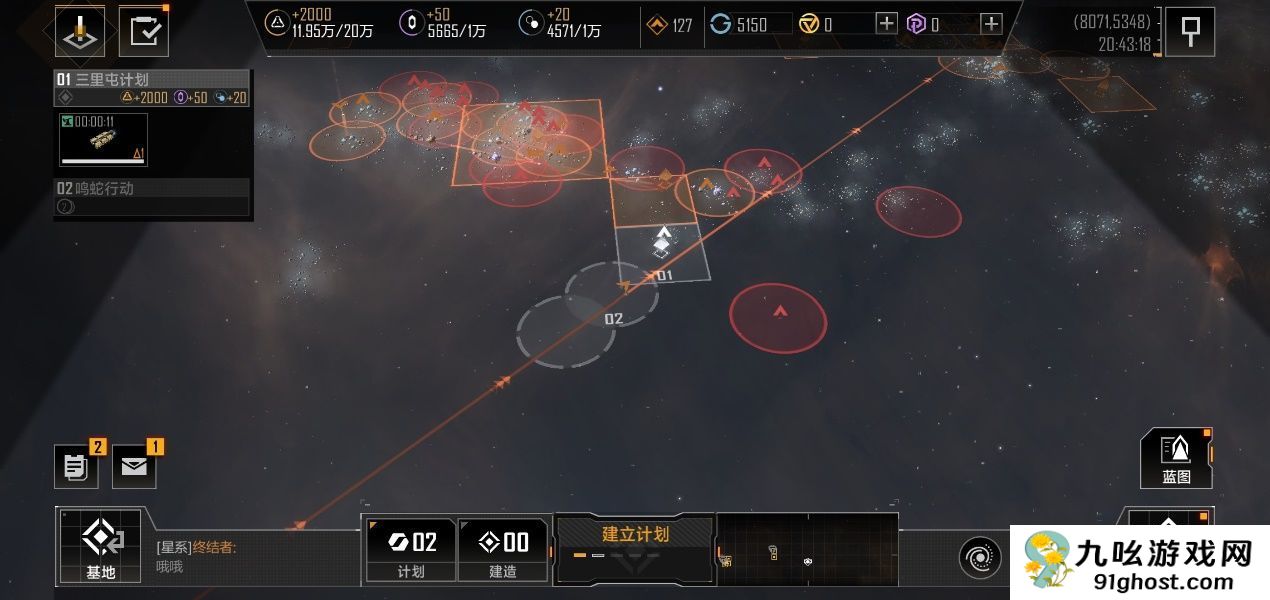Open the 建造 construction panel
The width and height of the screenshot is (1270, 600).
coord(503,549)
